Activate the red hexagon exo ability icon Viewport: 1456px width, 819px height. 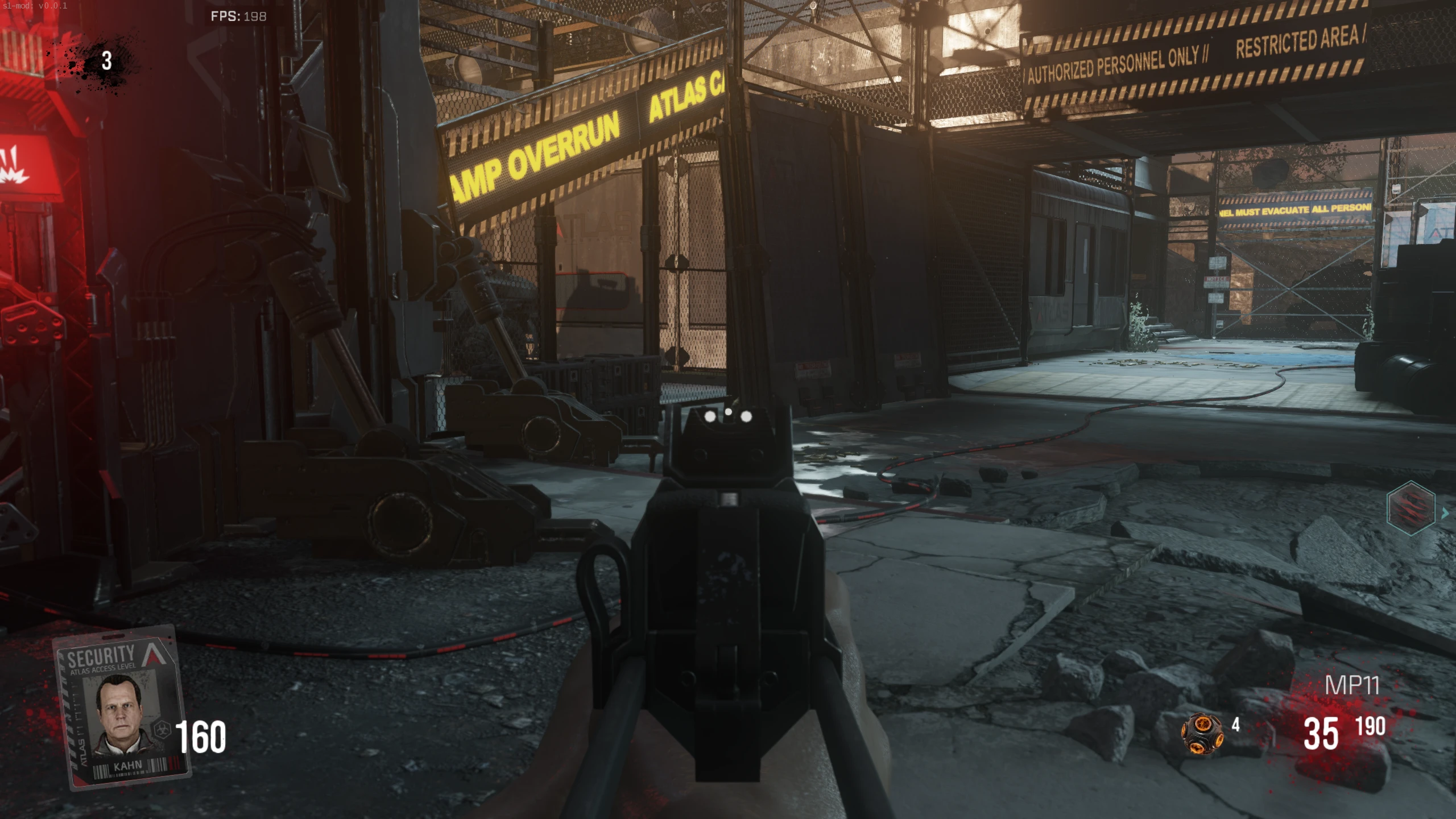click(1411, 508)
